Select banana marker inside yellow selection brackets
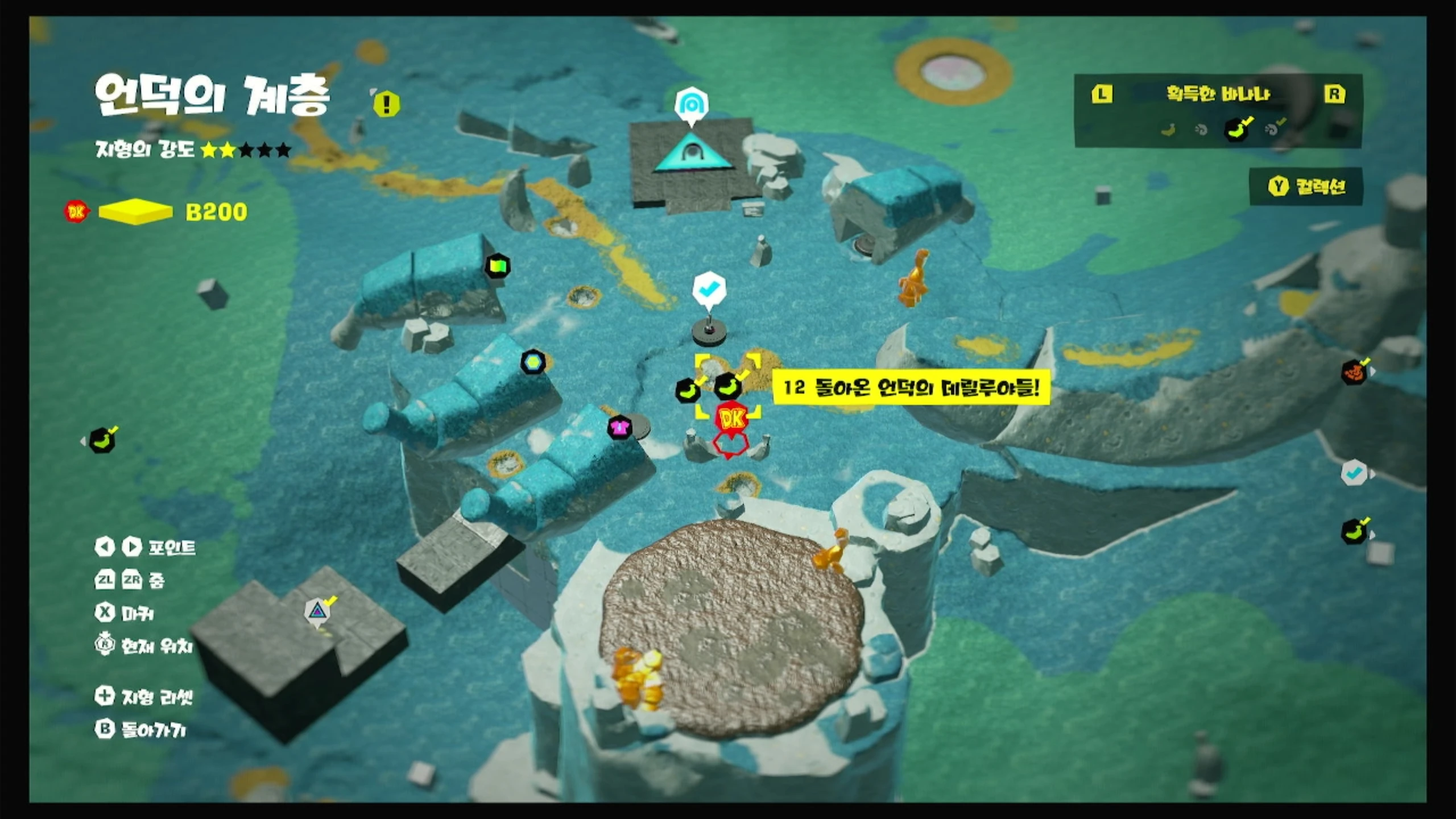Screen dimensions: 1456x819 pos(727,387)
